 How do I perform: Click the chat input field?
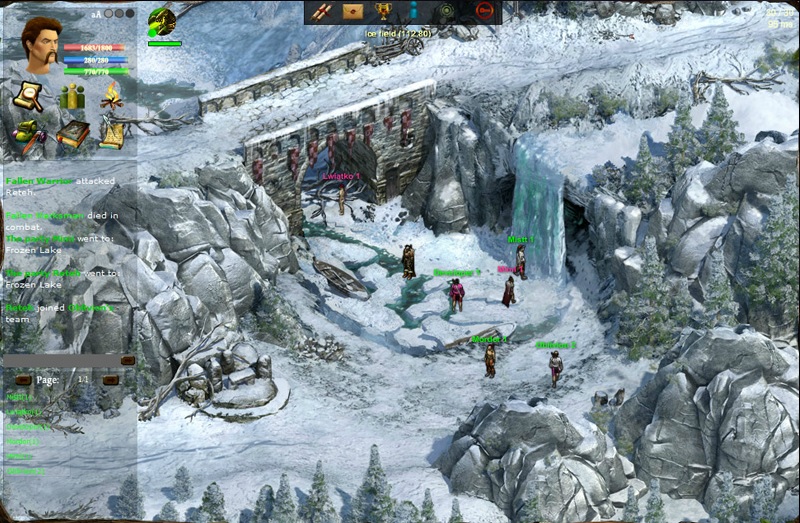click(60, 360)
